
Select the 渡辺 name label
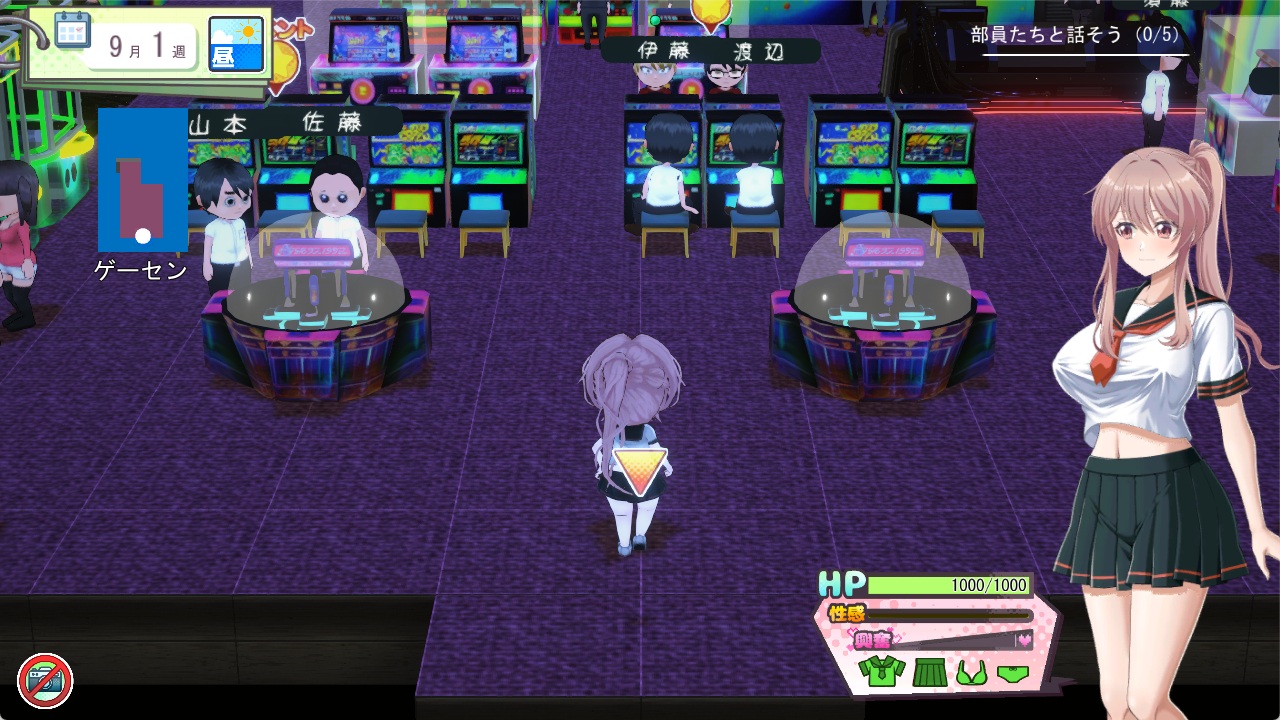[x=759, y=52]
